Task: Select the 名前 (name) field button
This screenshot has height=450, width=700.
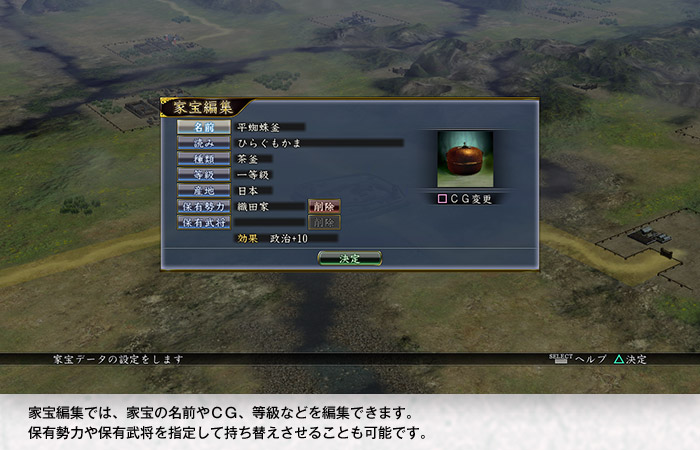Action: click(x=204, y=127)
